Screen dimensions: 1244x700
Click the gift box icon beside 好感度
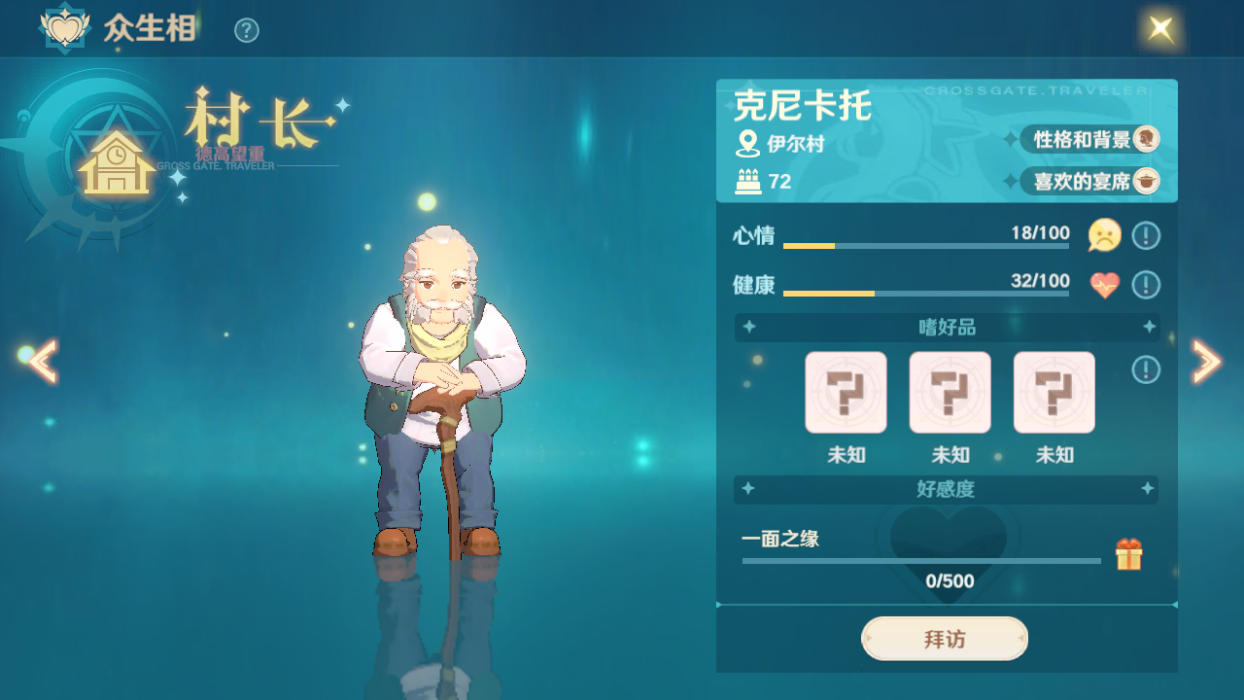coord(1129,554)
